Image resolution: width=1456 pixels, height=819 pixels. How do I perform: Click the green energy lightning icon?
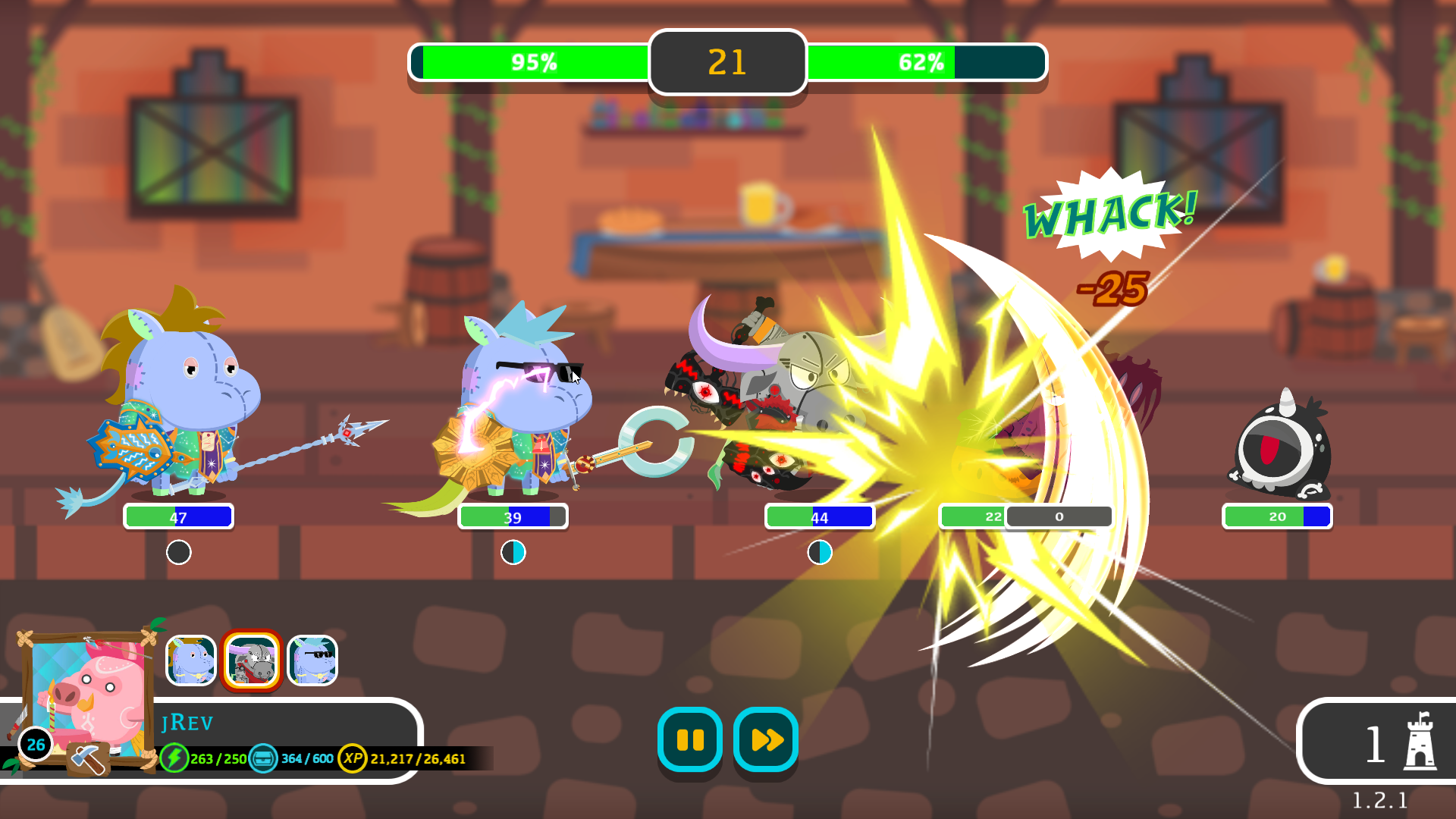[176, 757]
